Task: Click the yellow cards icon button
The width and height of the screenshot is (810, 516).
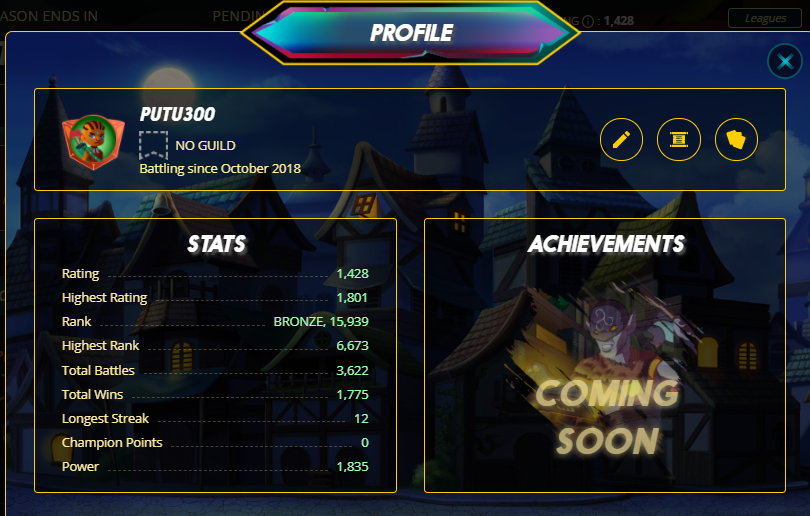Action: coord(737,139)
